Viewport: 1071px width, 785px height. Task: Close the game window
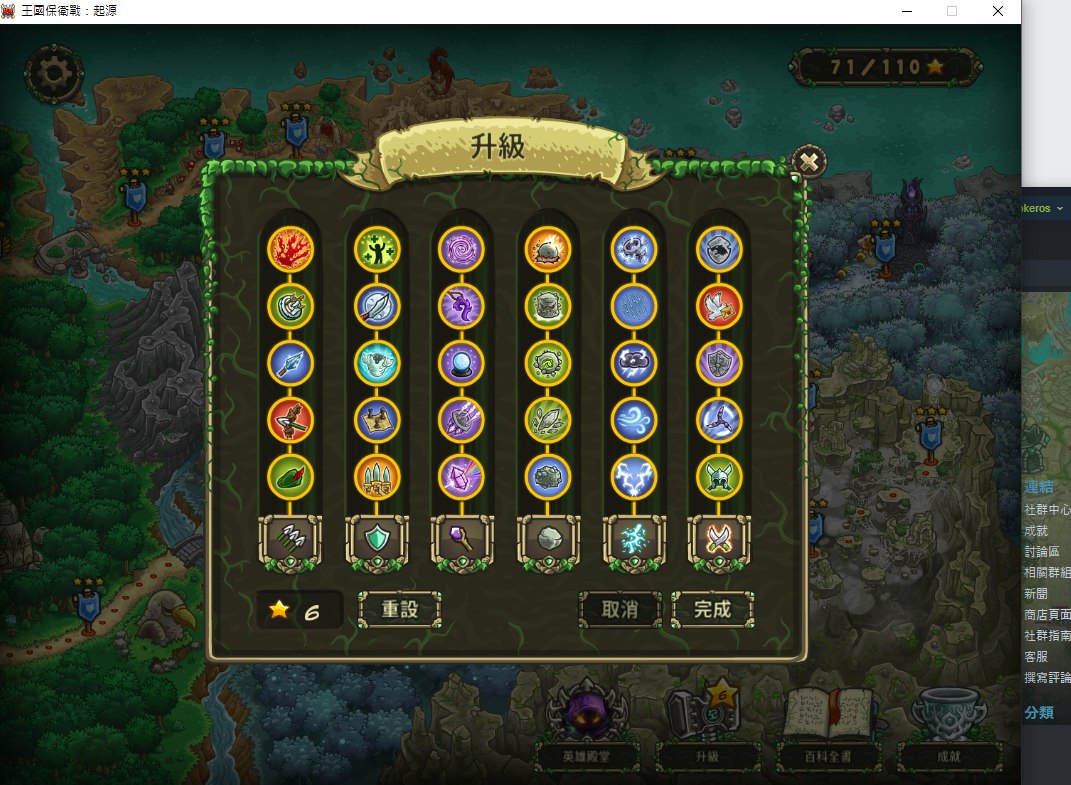click(997, 12)
